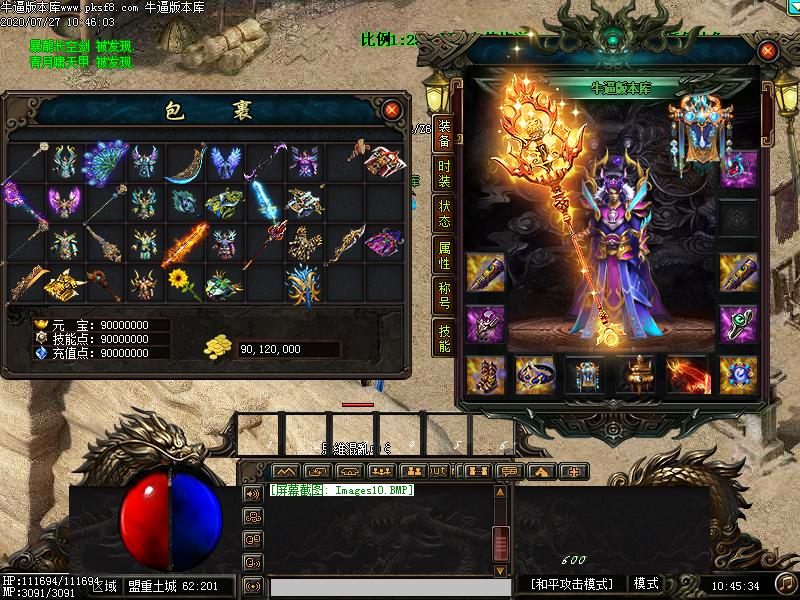Select the blue angel wings item
This screenshot has height=600, width=800.
click(x=223, y=161)
